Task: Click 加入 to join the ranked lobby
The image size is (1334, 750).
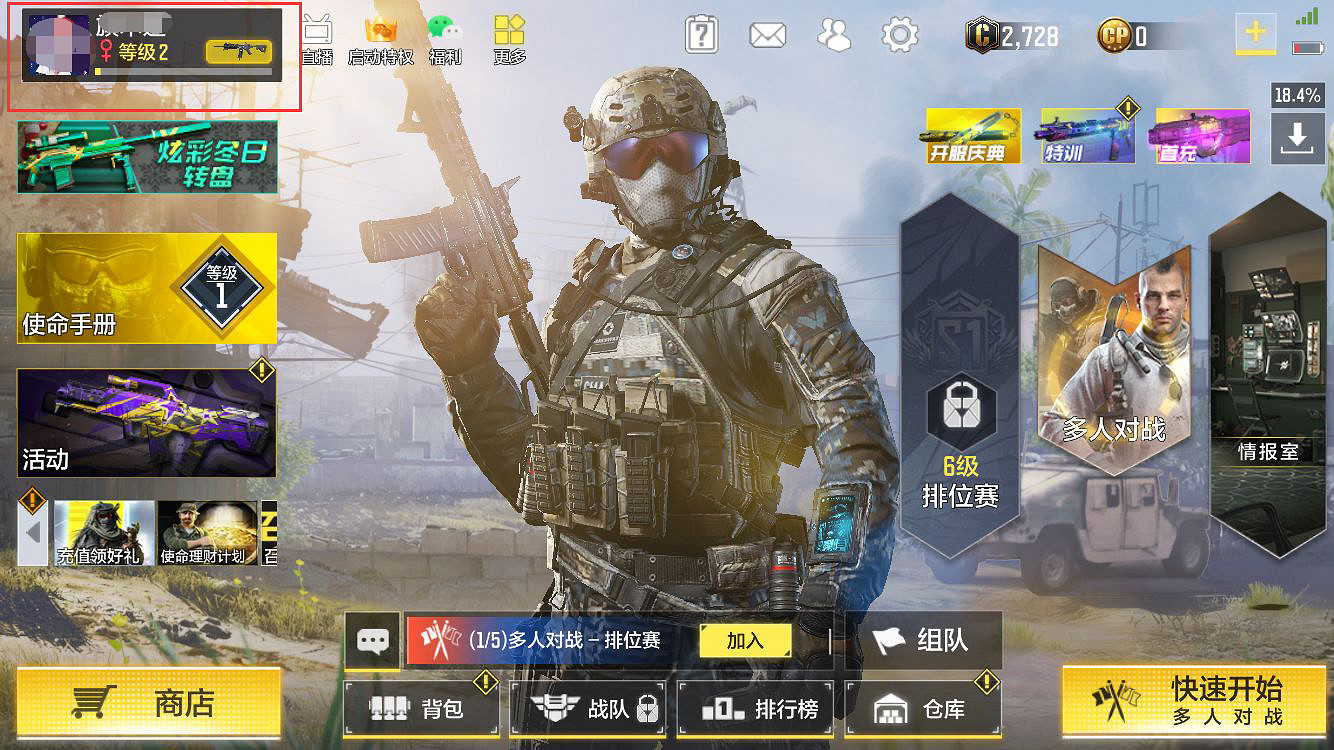Action: click(x=744, y=640)
